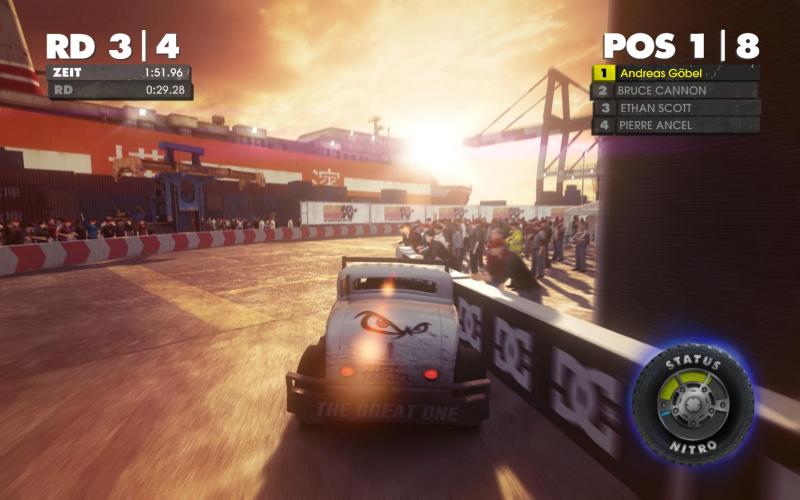Select Andreas Göbel in the standings list
800x500 pixels.
(x=676, y=73)
